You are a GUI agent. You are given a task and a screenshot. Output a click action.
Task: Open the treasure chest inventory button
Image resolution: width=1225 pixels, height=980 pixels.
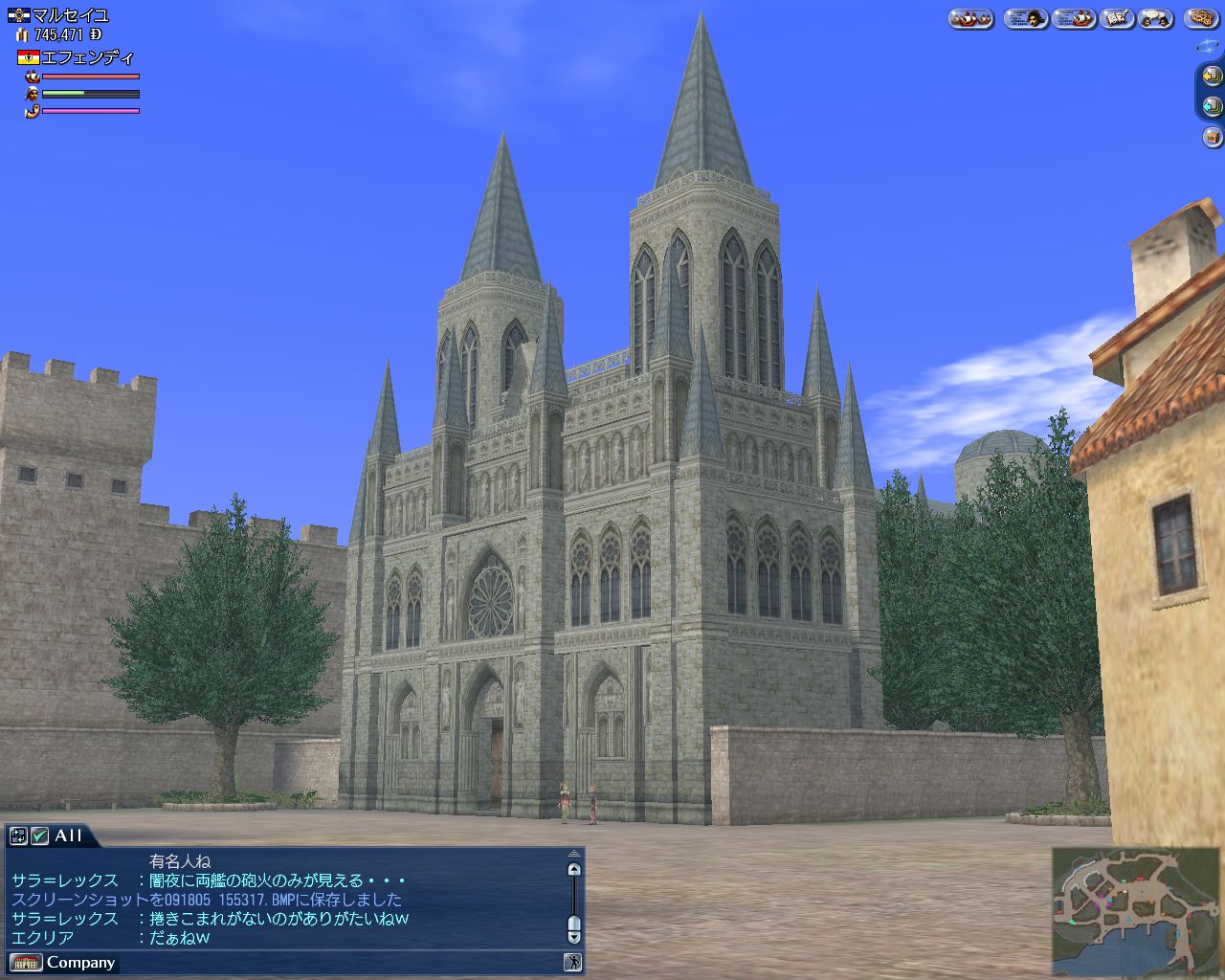[x=1212, y=138]
